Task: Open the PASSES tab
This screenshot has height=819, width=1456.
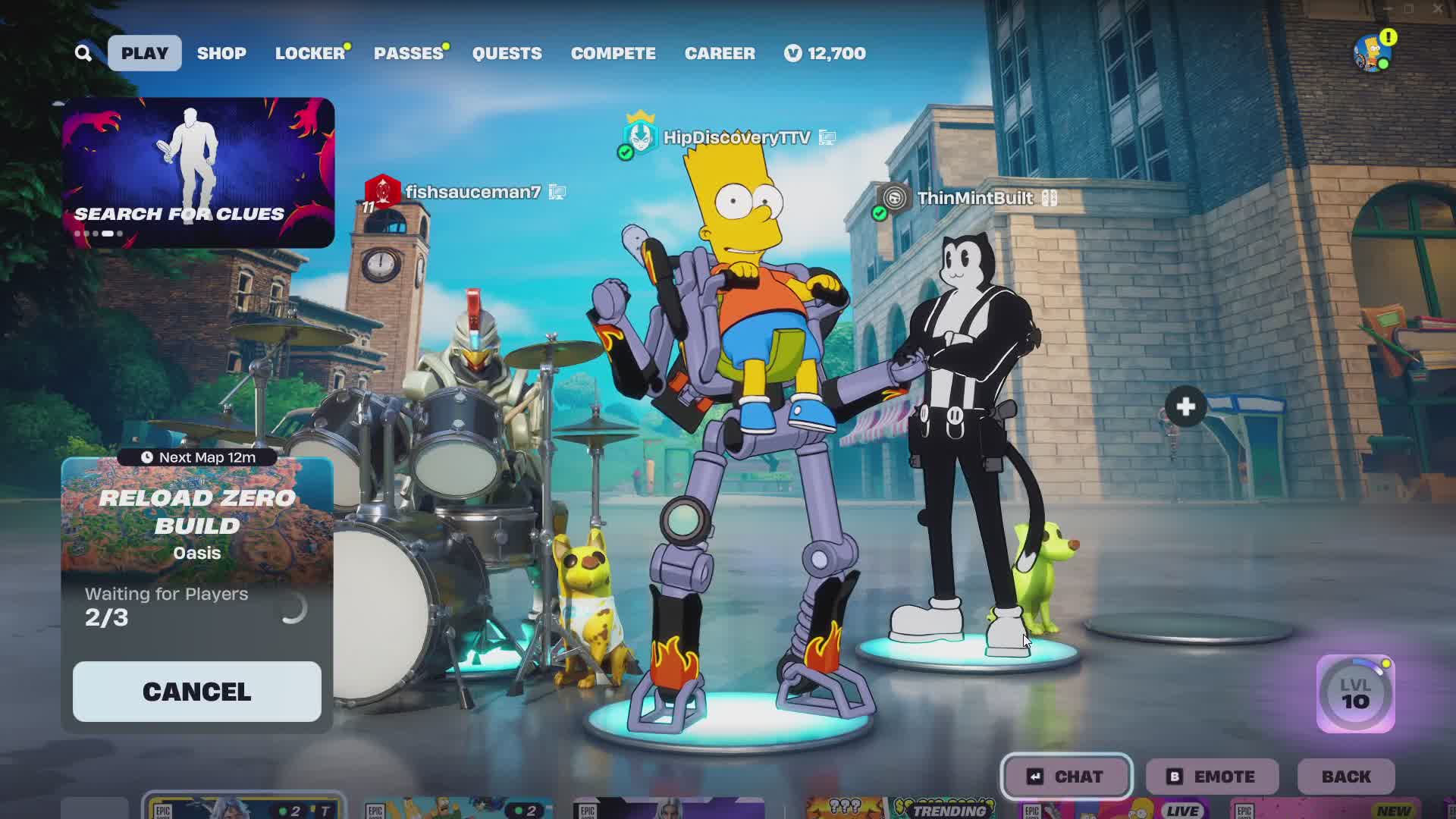Action: (x=408, y=53)
